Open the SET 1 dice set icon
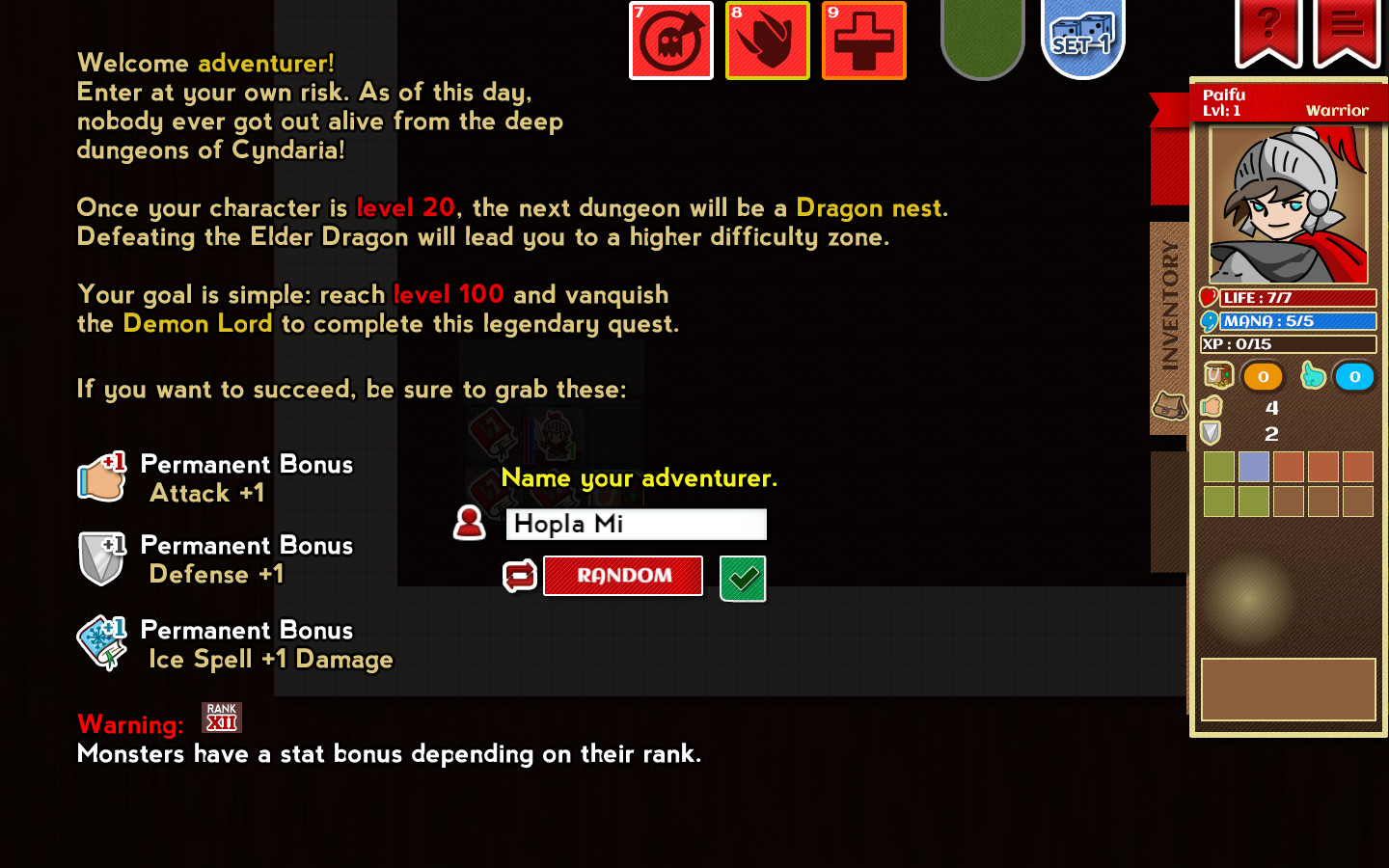1389x868 pixels. point(1081,41)
